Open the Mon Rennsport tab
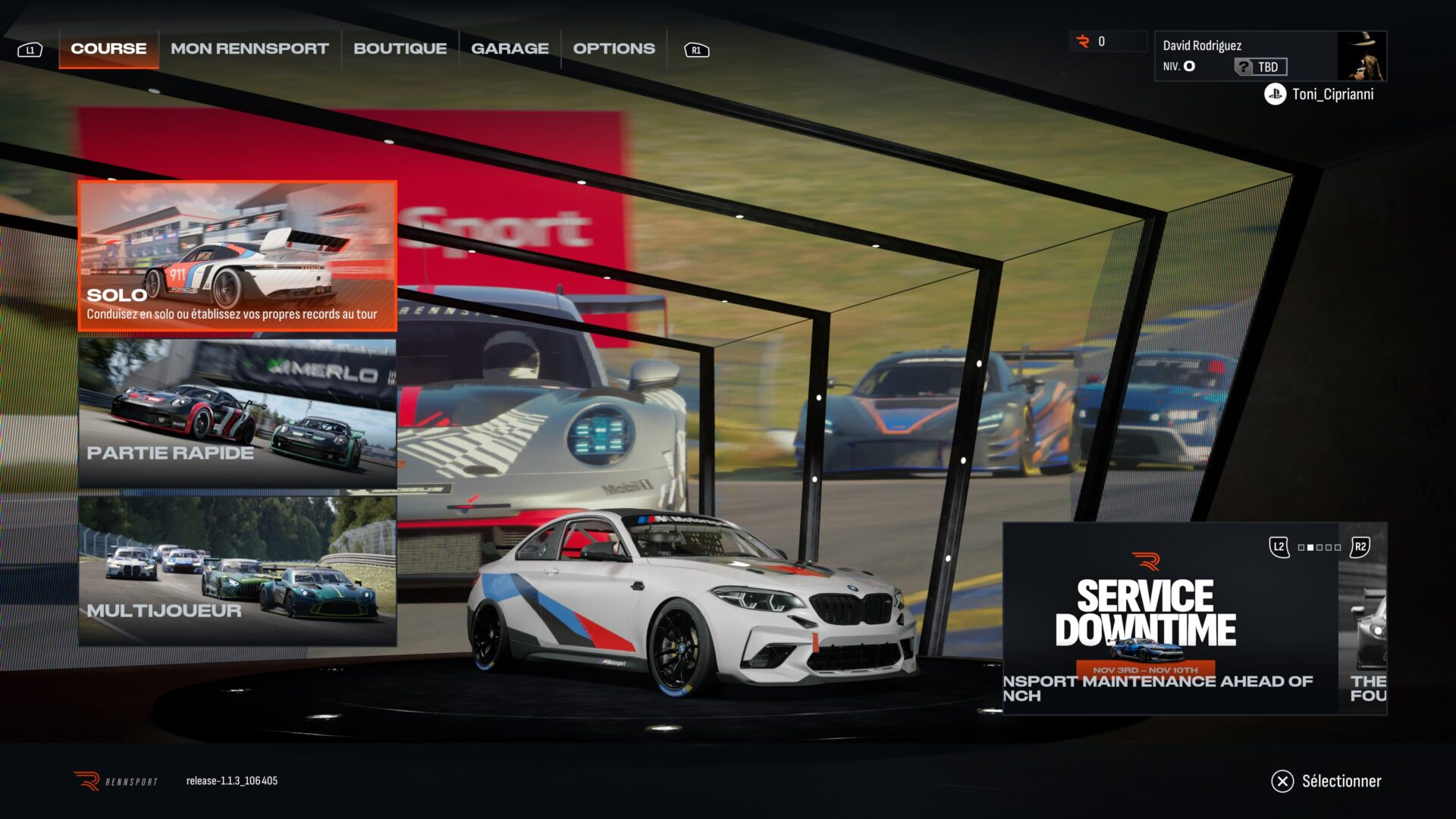Image resolution: width=1456 pixels, height=819 pixels. coord(249,49)
